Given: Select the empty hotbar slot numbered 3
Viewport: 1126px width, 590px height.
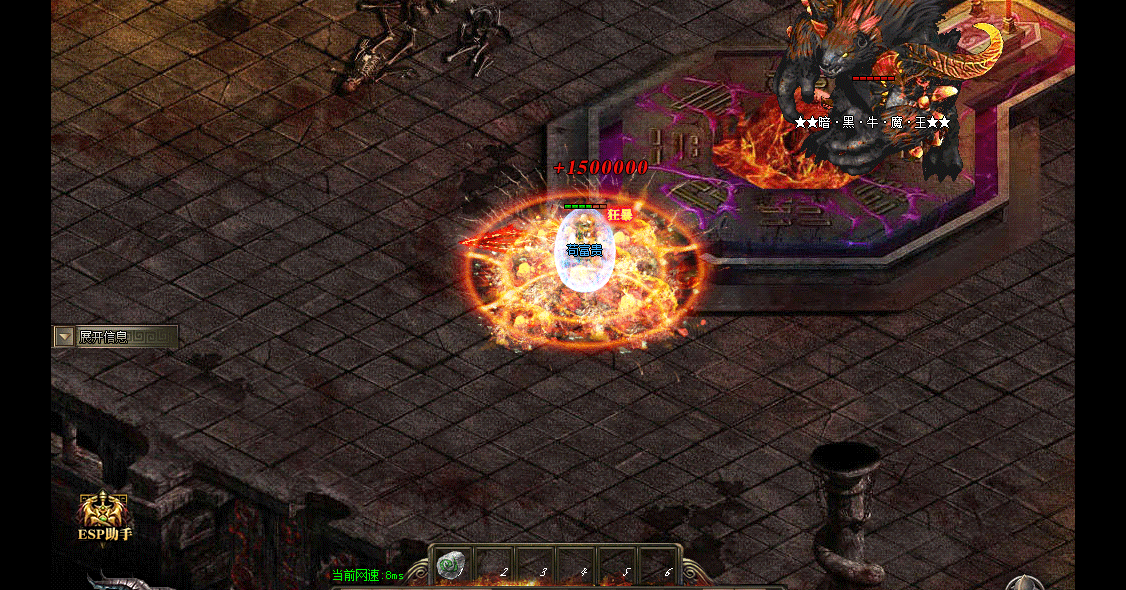Looking at the screenshot, I should pos(535,566).
